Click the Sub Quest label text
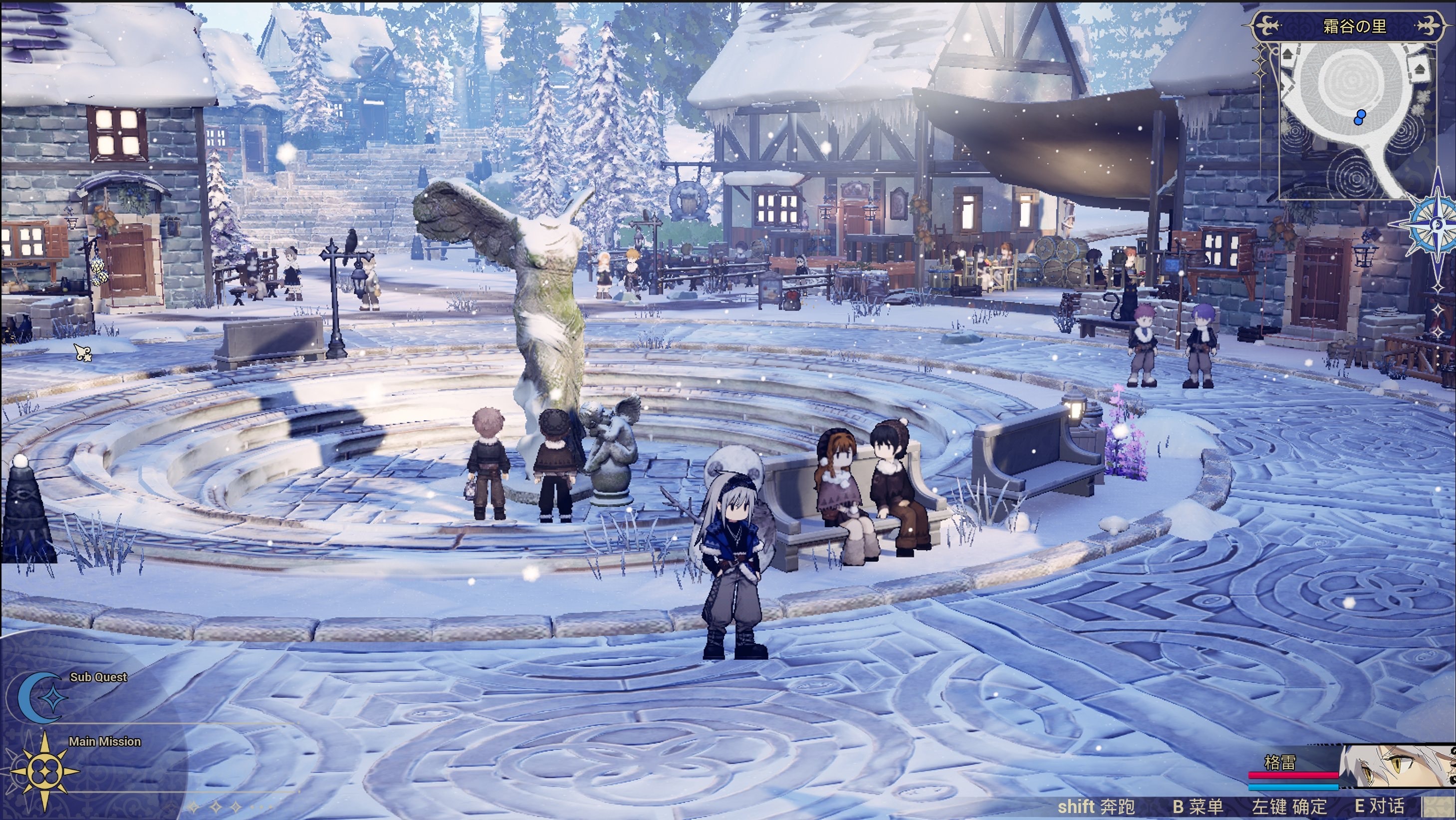Screen dimensions: 1456x820 (x=98, y=677)
